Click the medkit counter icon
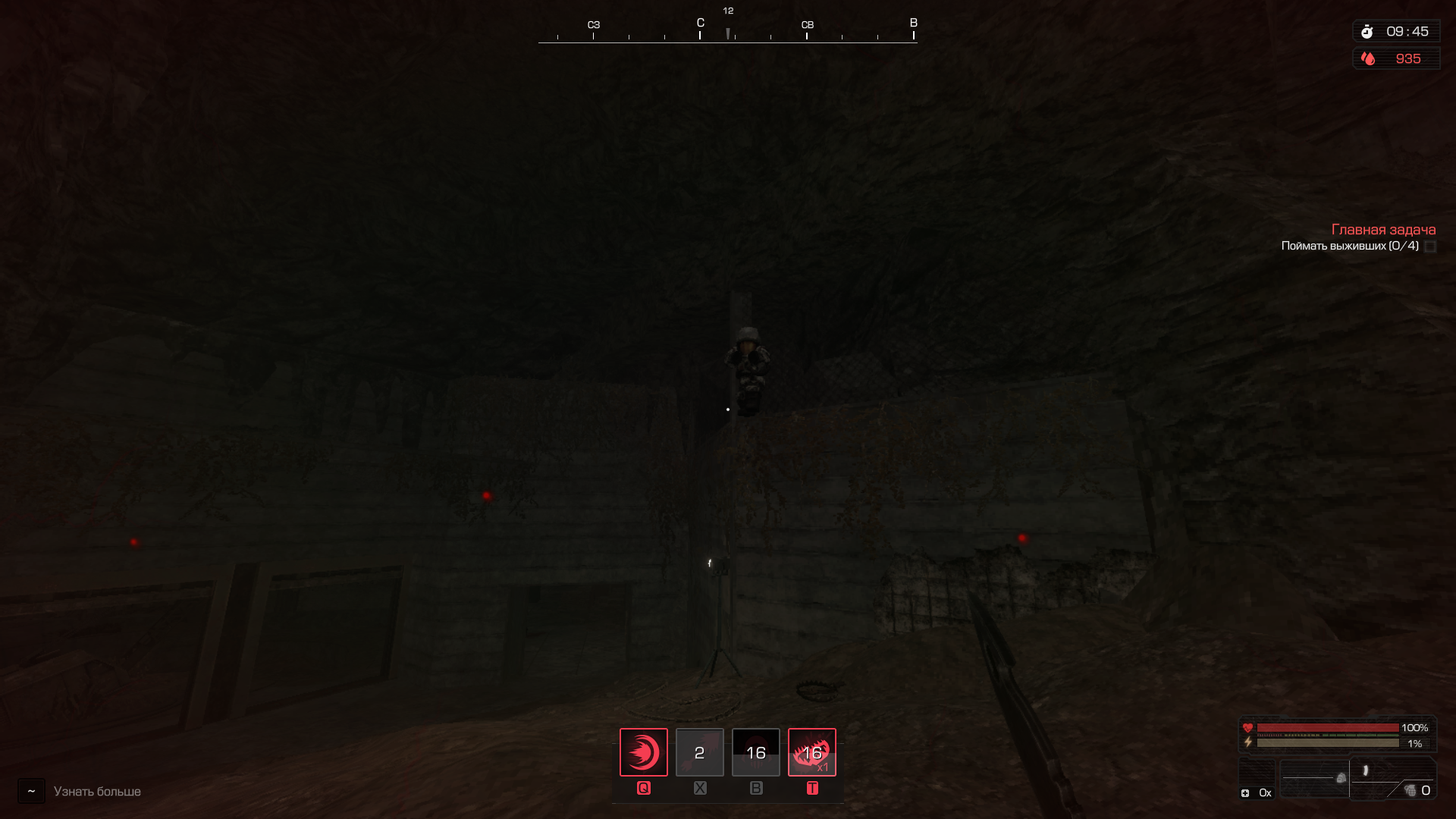 (x=1245, y=793)
